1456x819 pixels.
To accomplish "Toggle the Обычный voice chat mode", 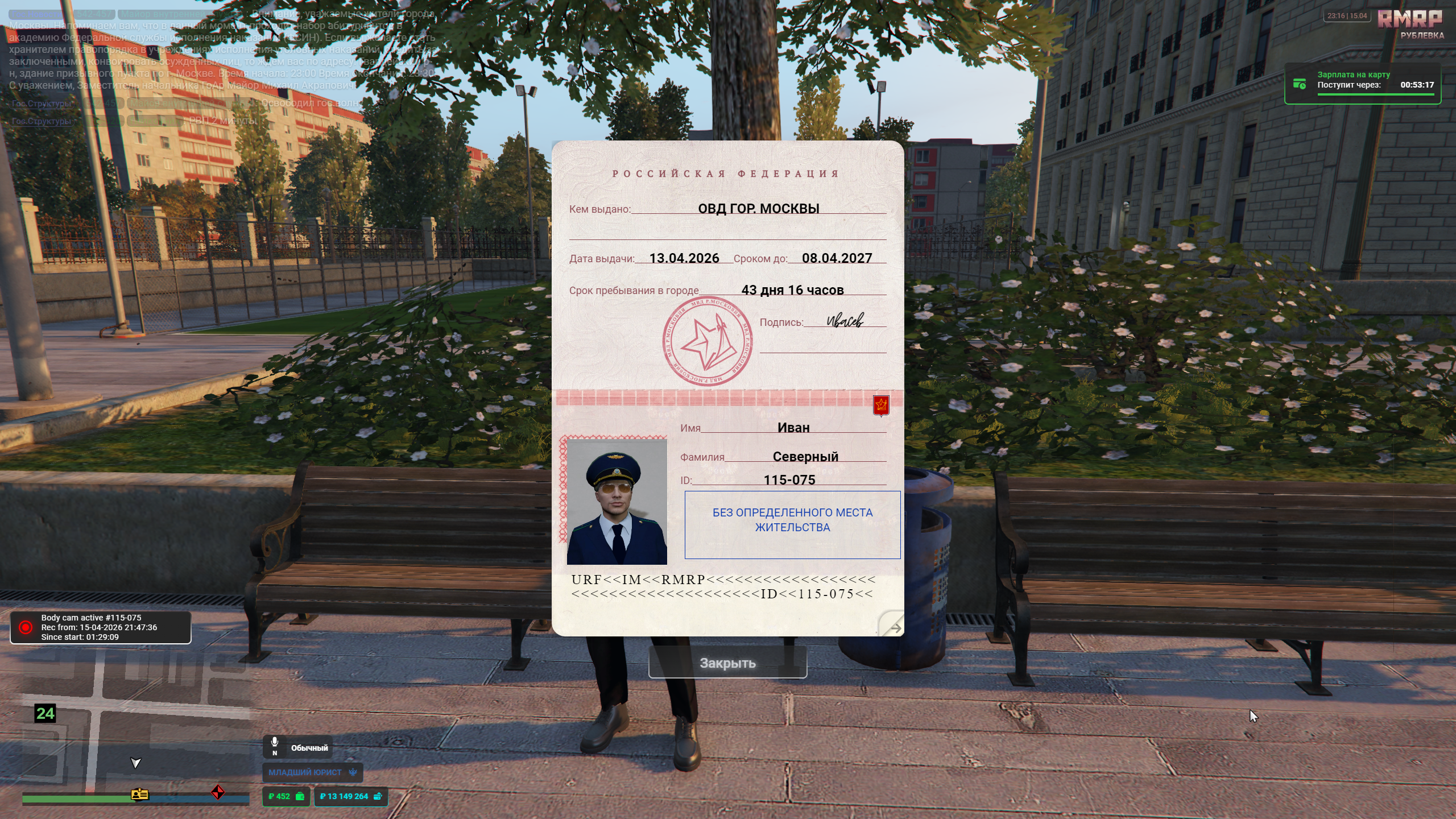I will pos(297,747).
